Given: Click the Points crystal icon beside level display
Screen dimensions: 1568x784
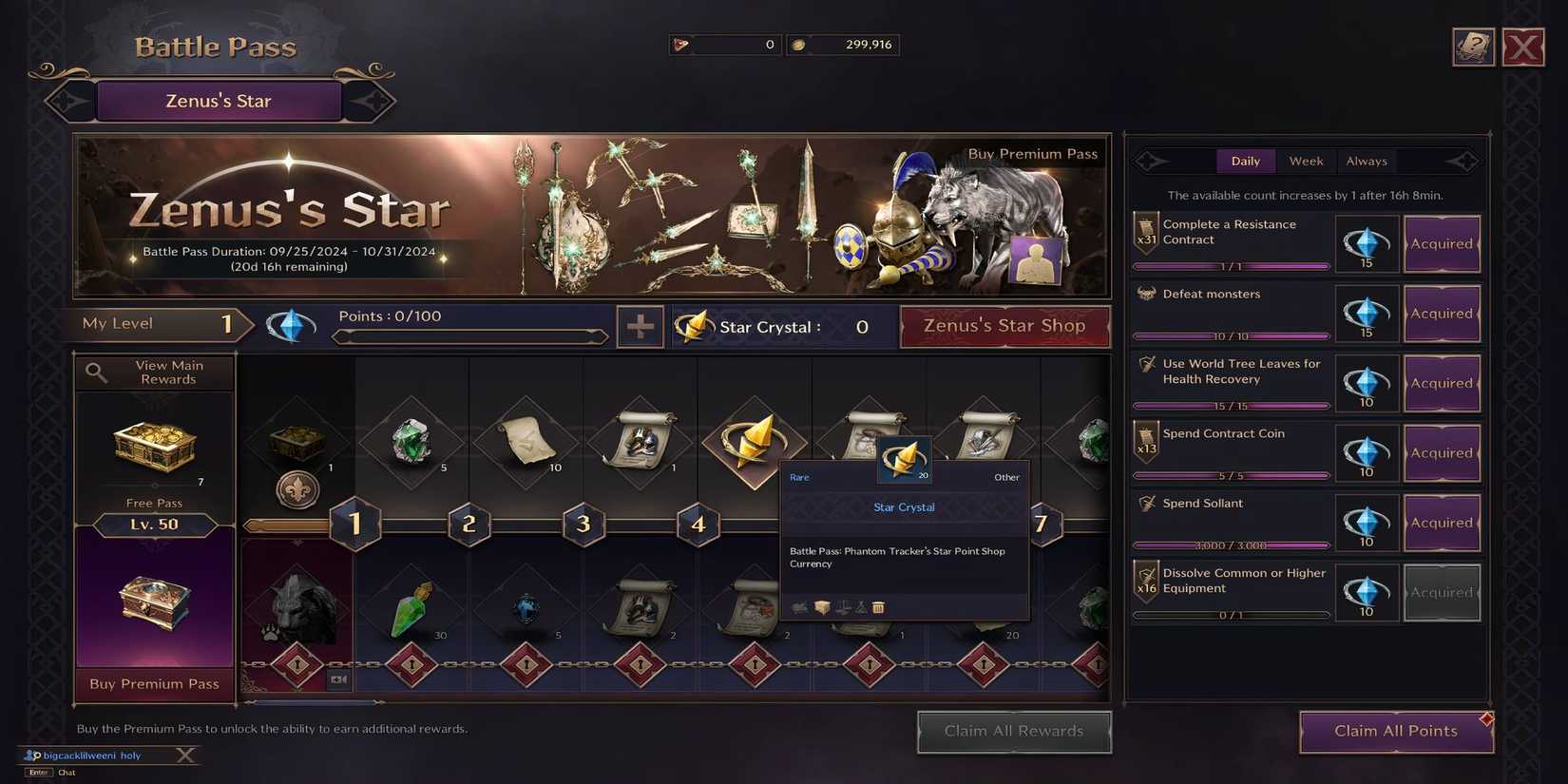Looking at the screenshot, I should point(291,324).
